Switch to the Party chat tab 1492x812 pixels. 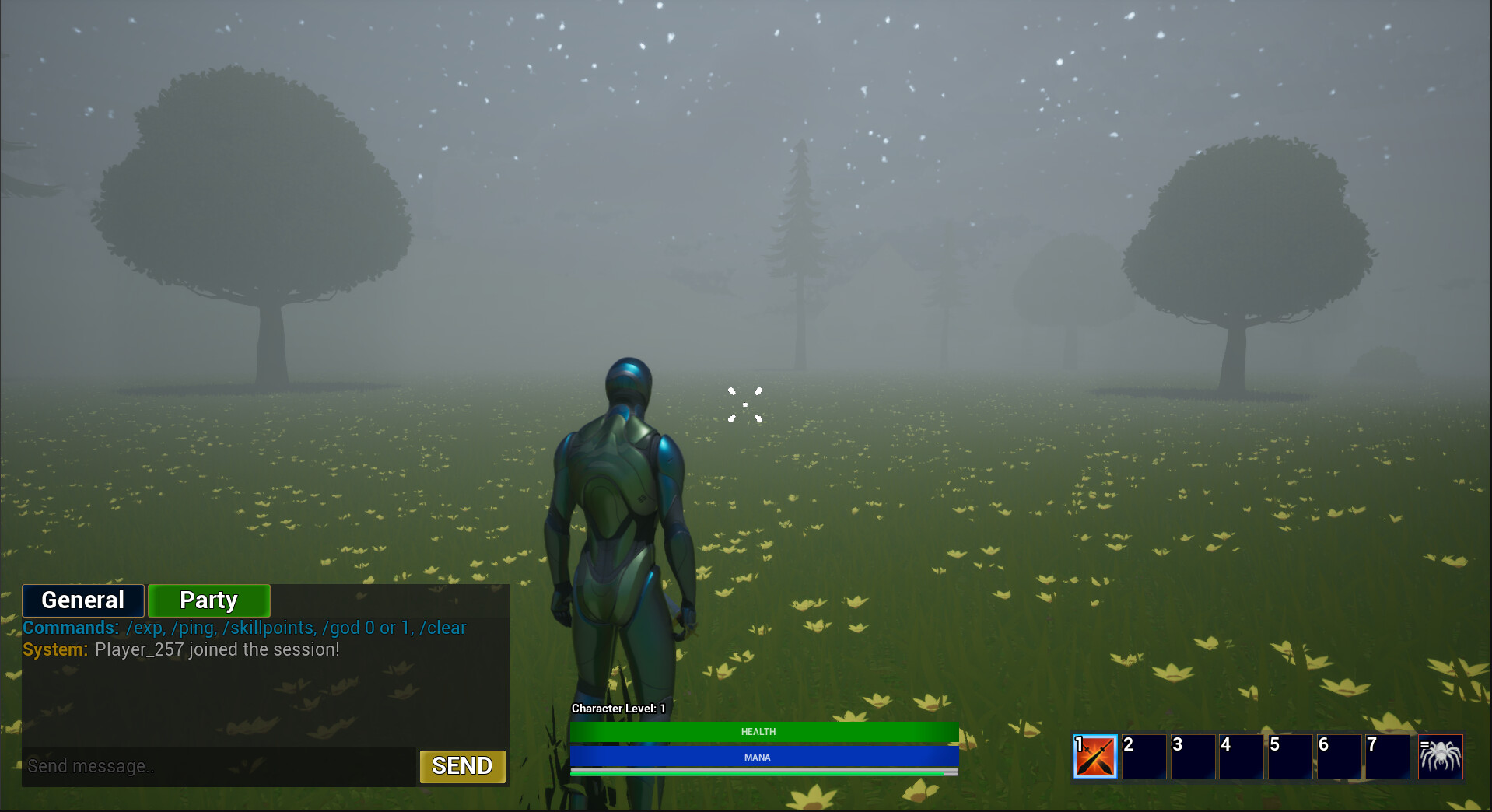click(x=208, y=600)
